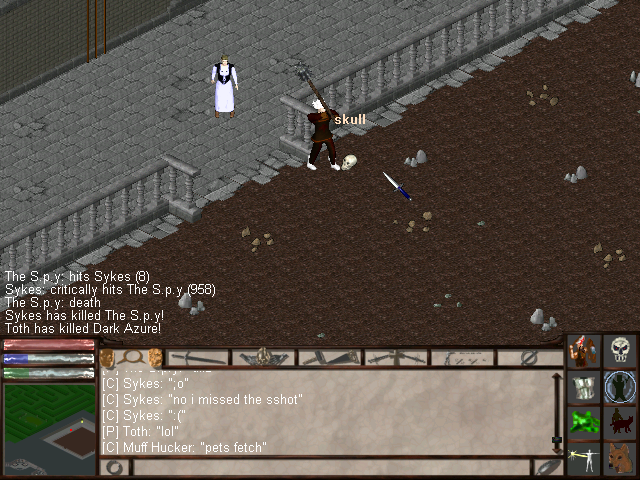Activate the white skull icon

[x=621, y=351]
